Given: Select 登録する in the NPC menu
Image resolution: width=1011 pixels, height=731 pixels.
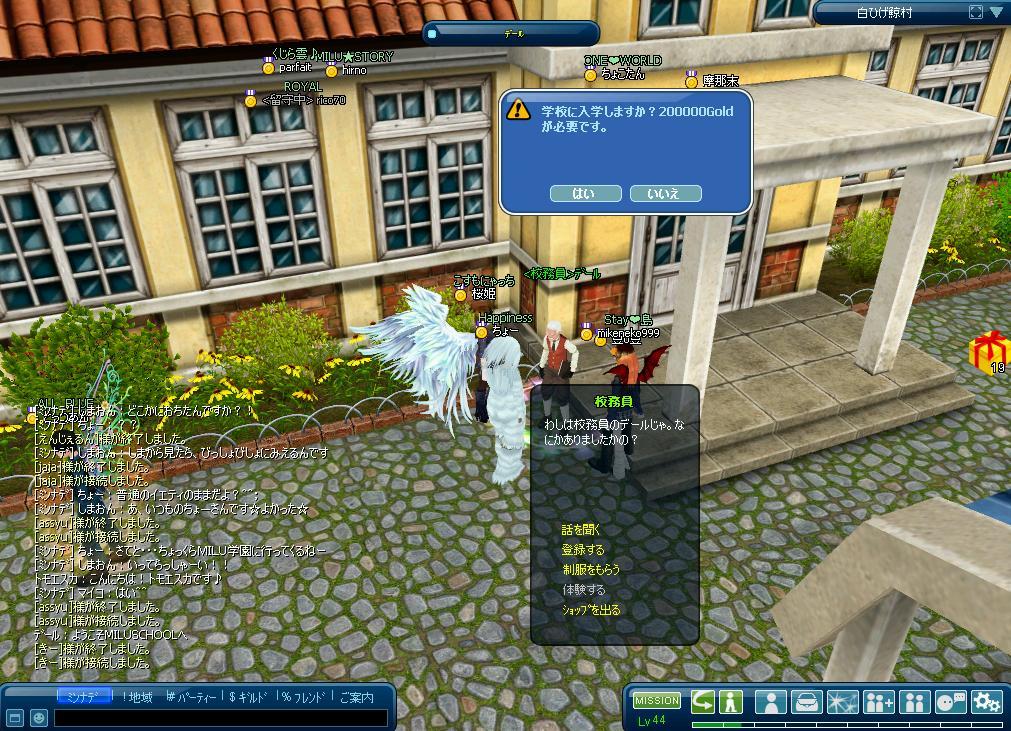Looking at the screenshot, I should coord(583,550).
